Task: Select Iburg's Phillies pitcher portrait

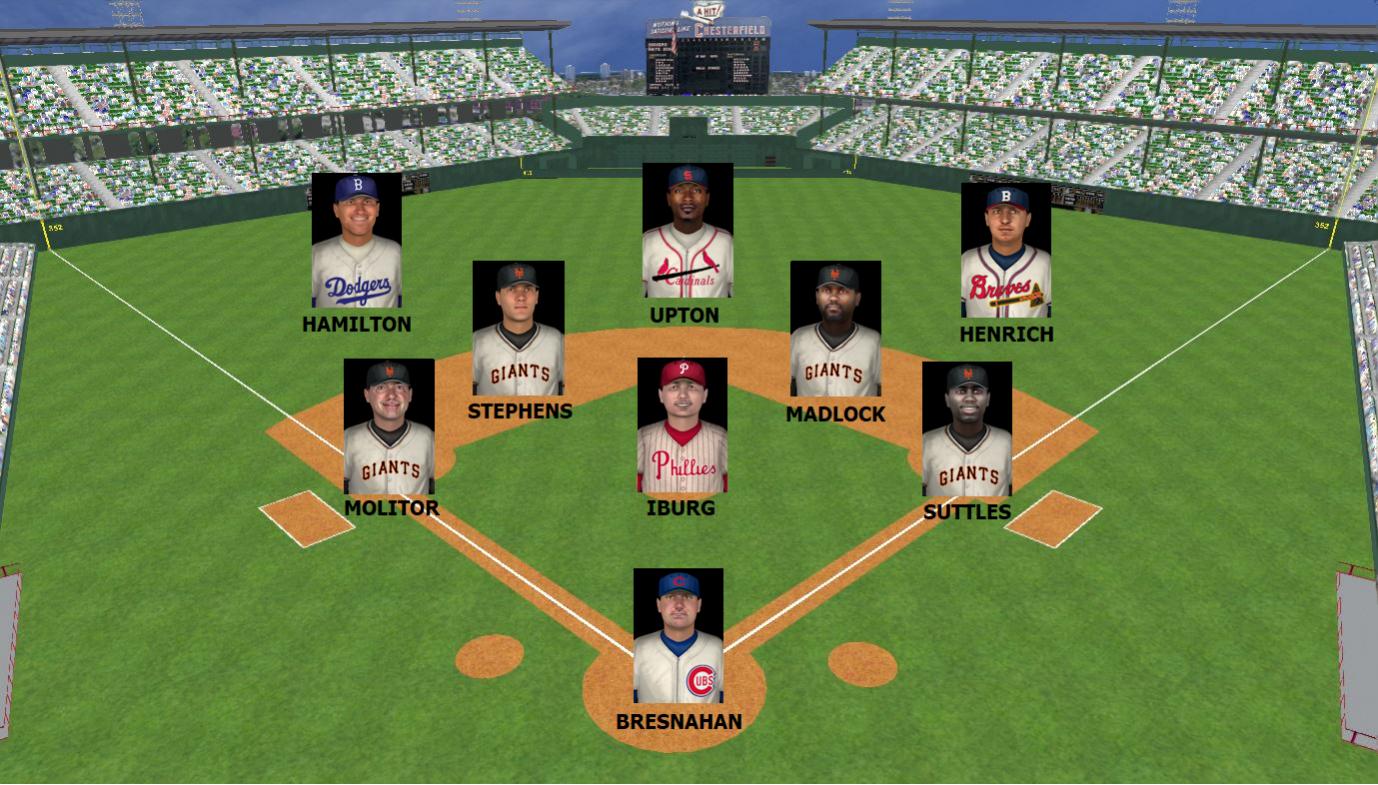Action: click(681, 425)
